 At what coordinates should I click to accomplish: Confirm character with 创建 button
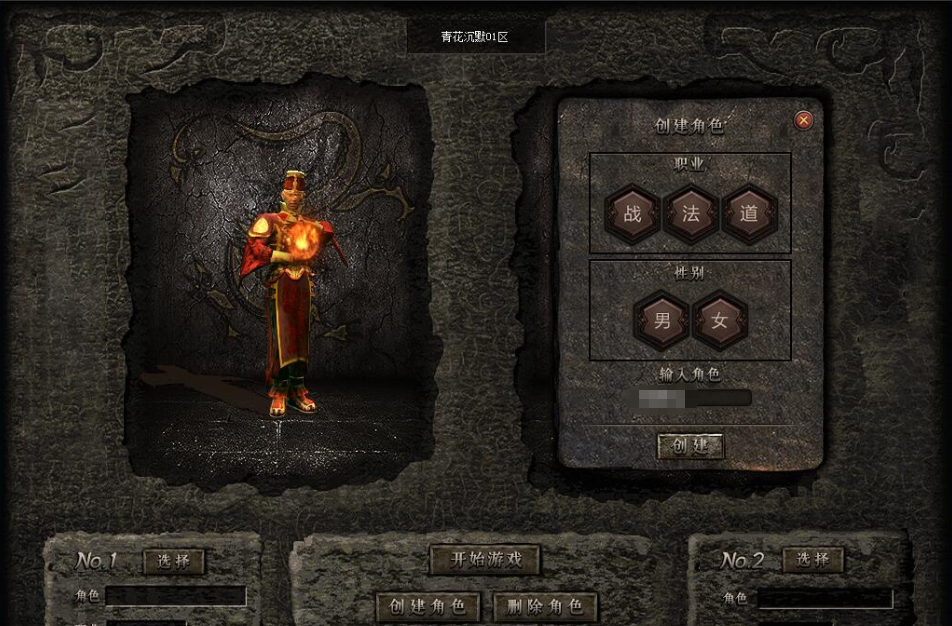pos(690,445)
